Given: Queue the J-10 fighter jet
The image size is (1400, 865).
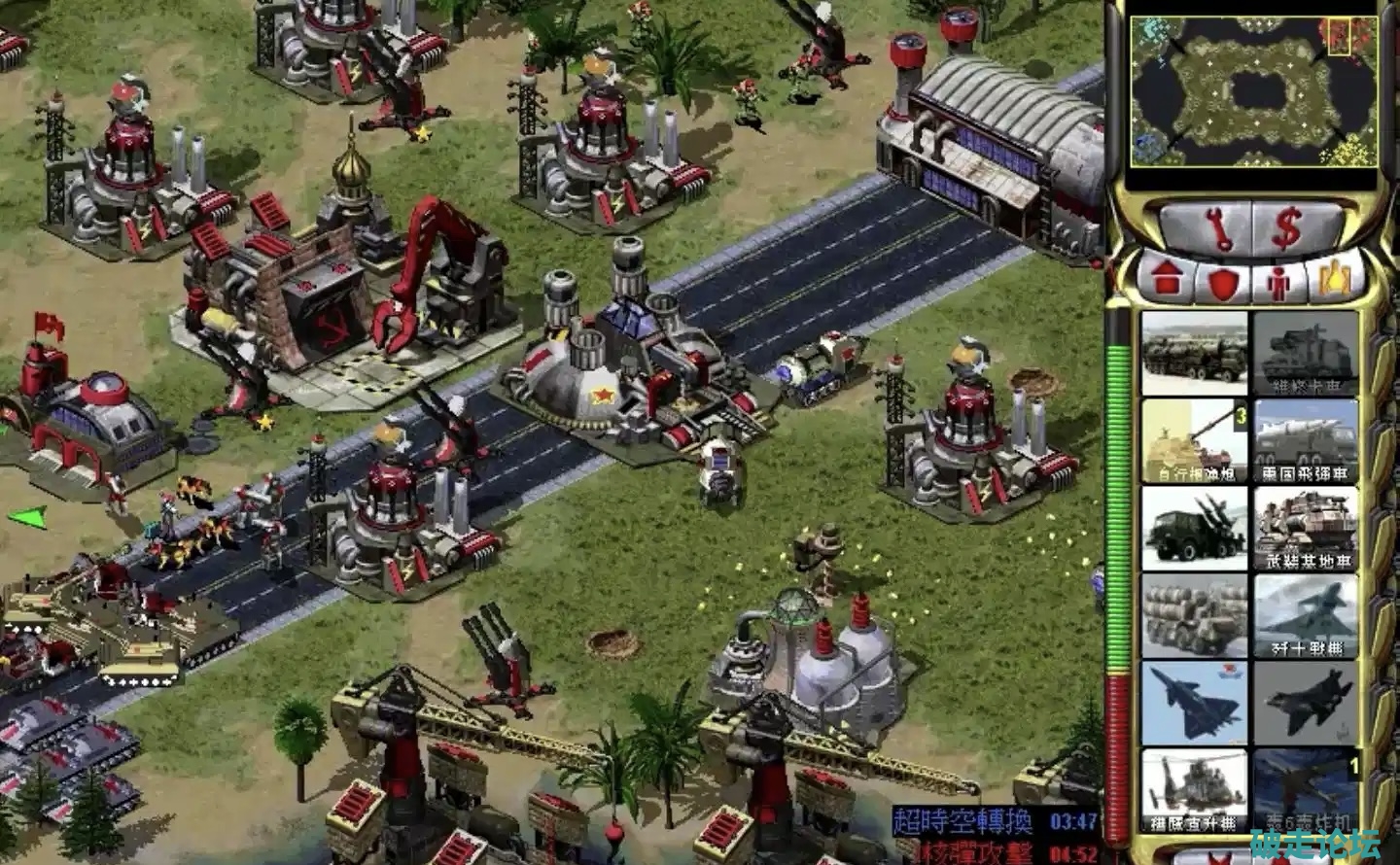Looking at the screenshot, I should tap(1304, 614).
